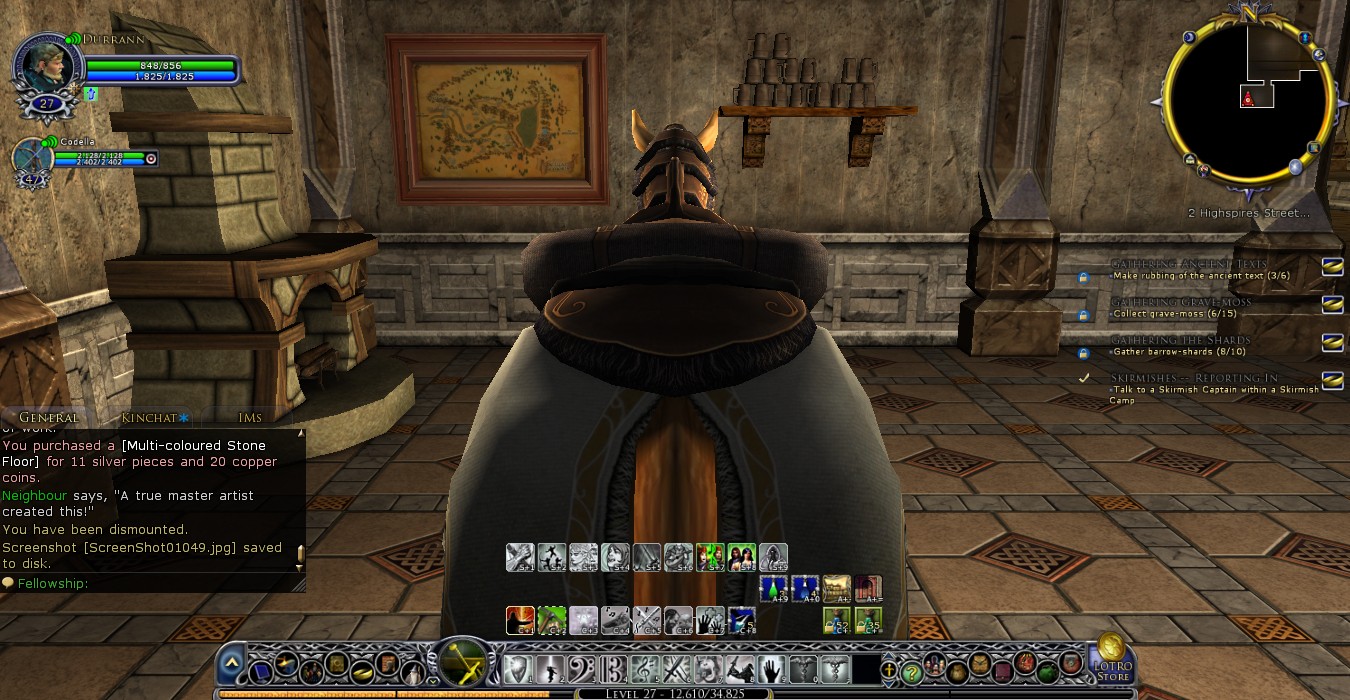
Task: Open the LOTRO Store
Action: (1111, 660)
